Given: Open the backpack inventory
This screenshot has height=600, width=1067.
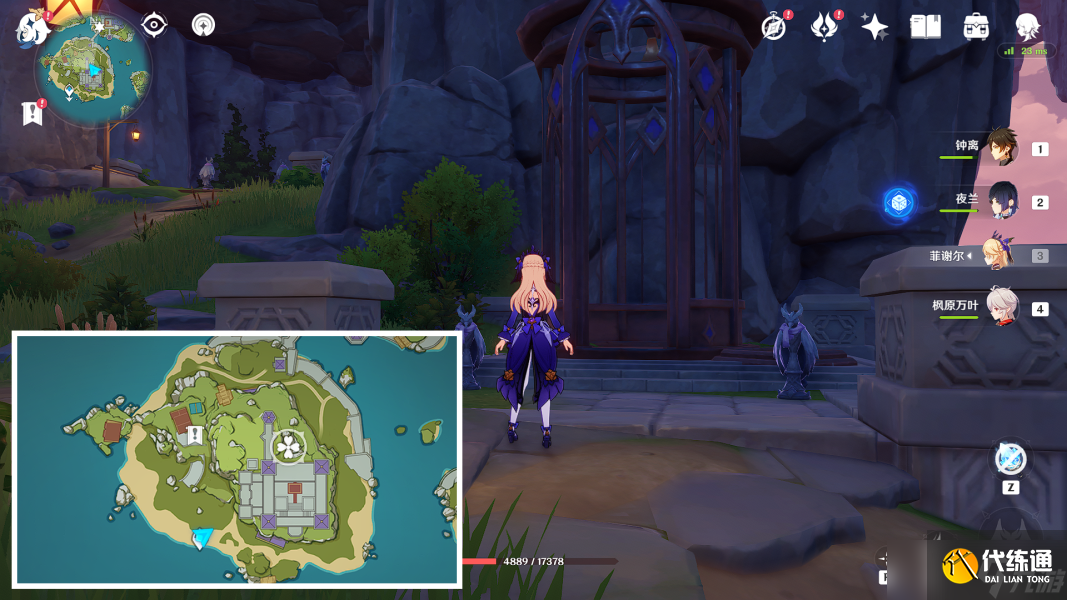Looking at the screenshot, I should point(976,27).
